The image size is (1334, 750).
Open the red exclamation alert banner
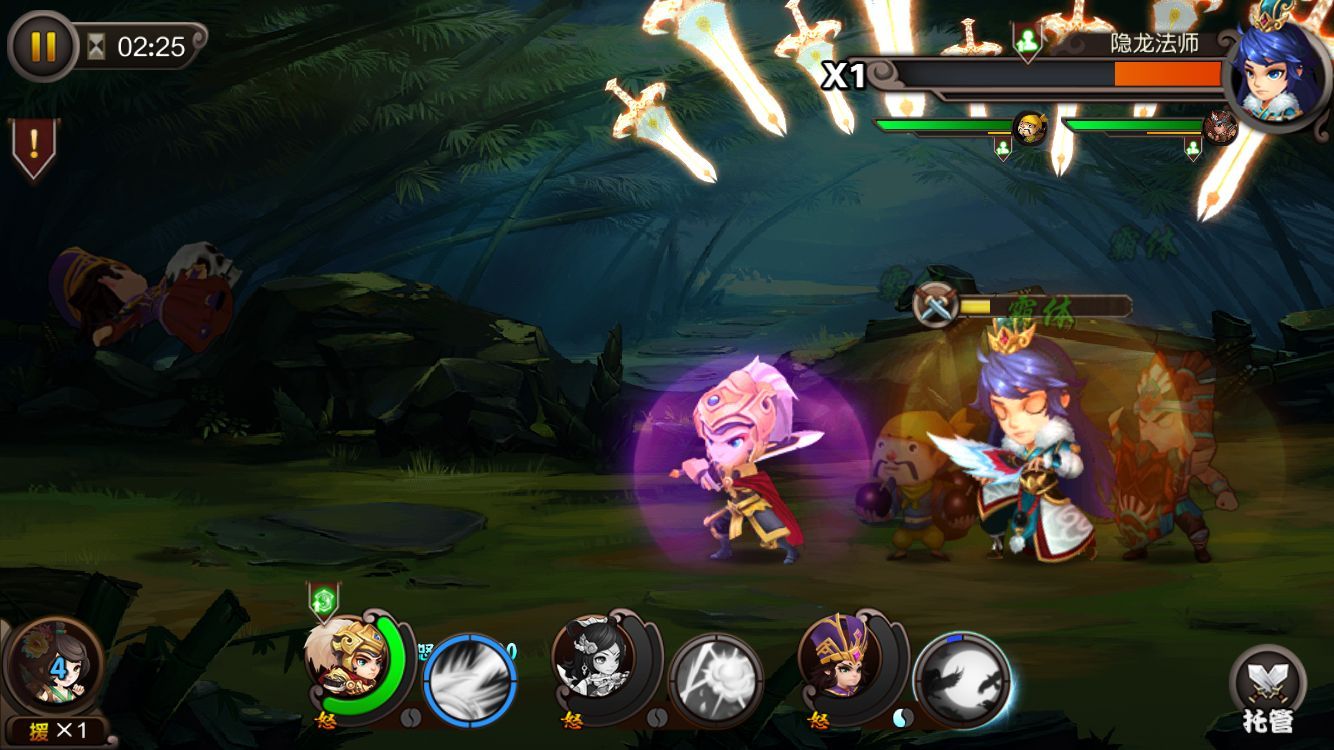click(33, 148)
